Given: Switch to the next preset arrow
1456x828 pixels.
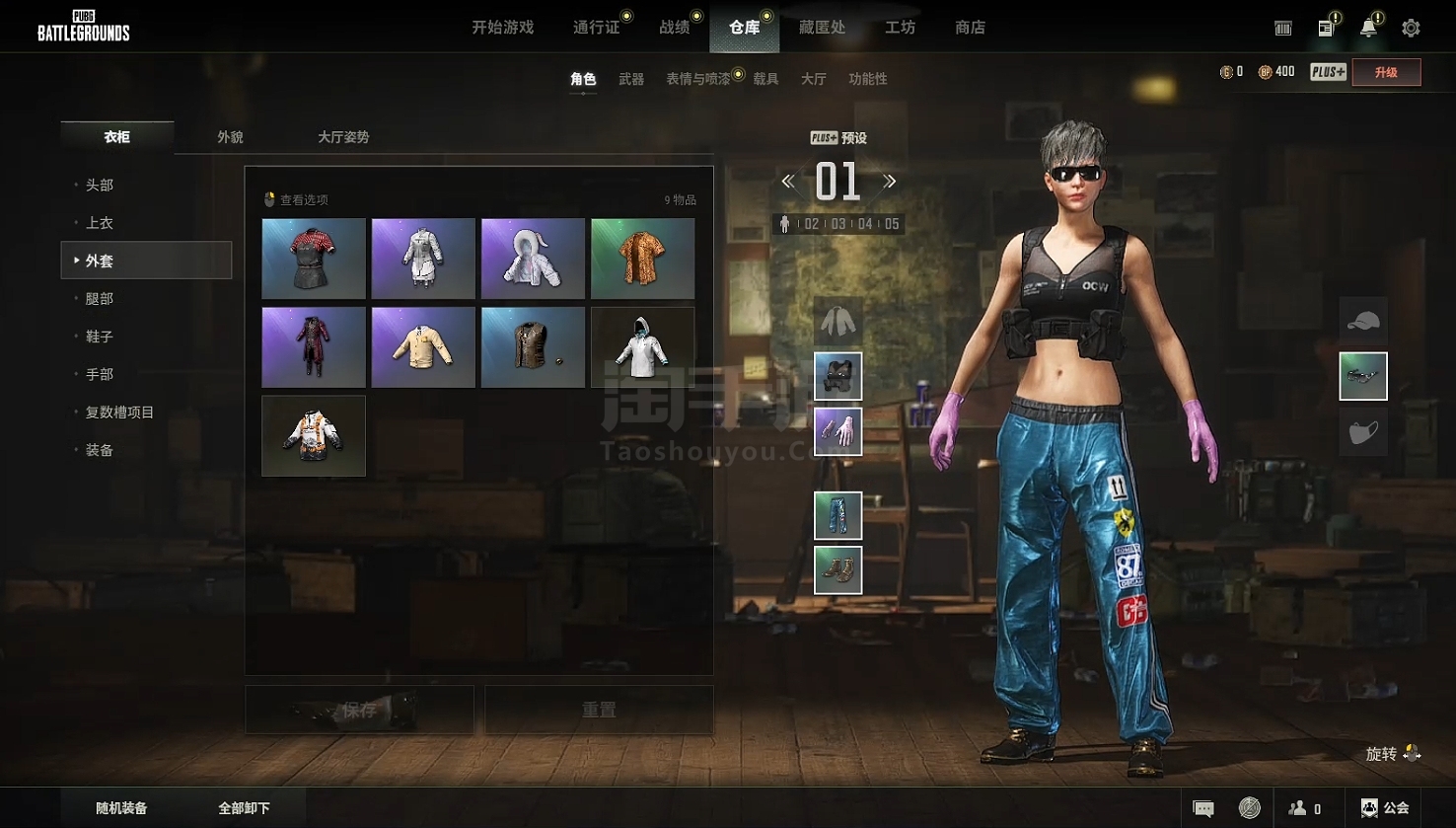Looking at the screenshot, I should click(x=890, y=182).
